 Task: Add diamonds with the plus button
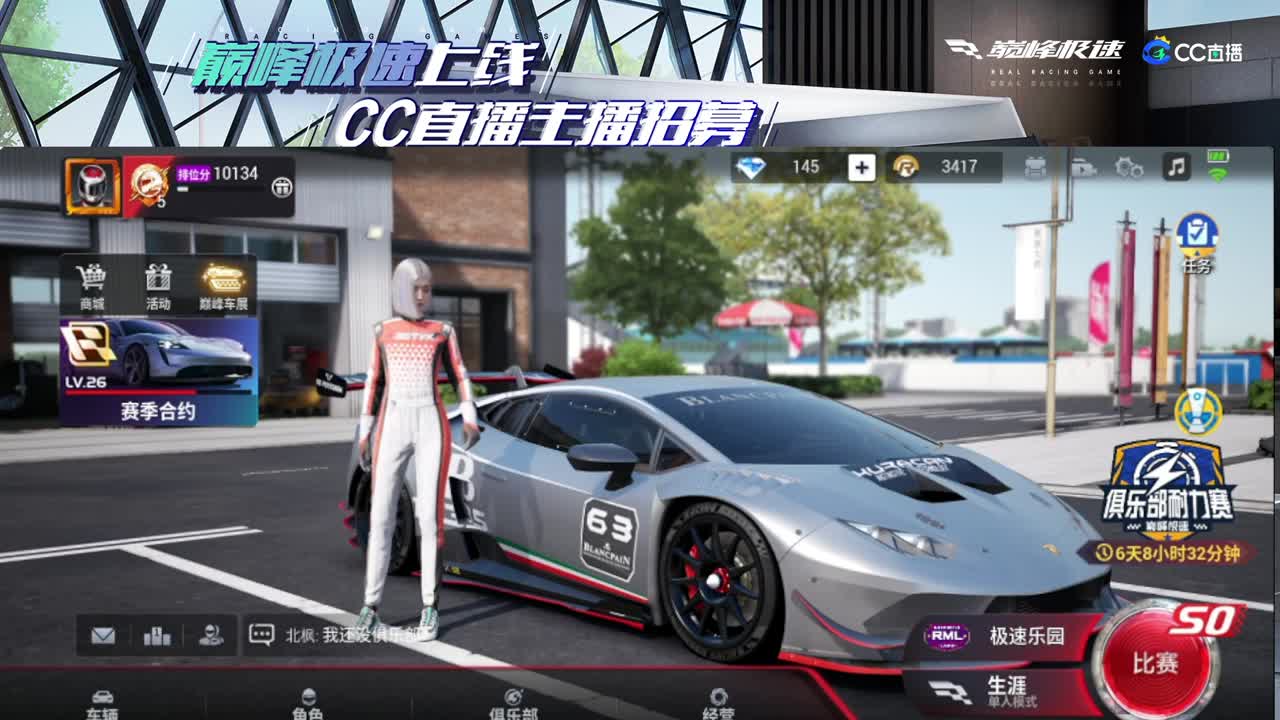coord(860,166)
